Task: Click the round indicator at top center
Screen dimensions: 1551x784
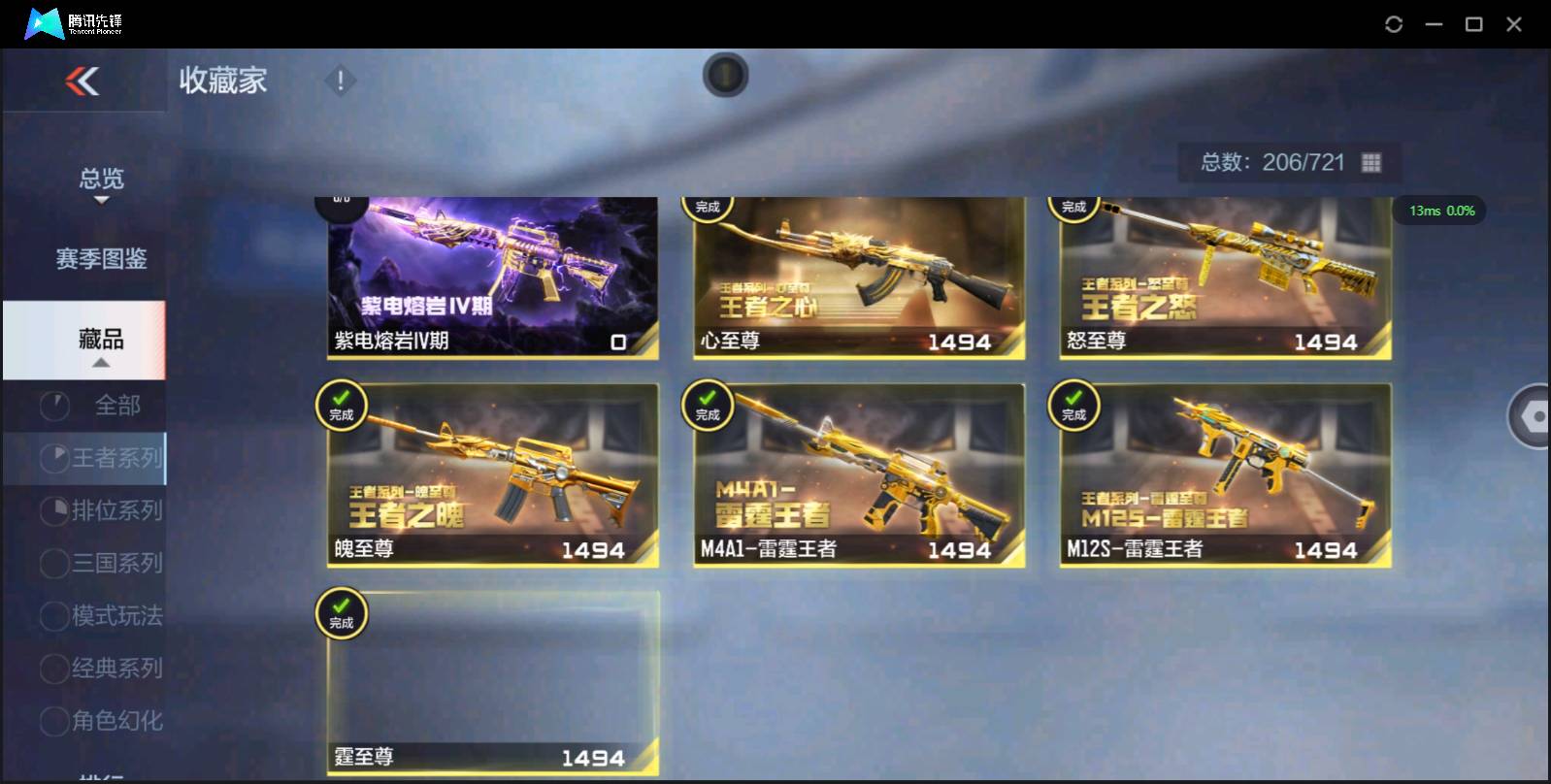Action: pos(725,76)
